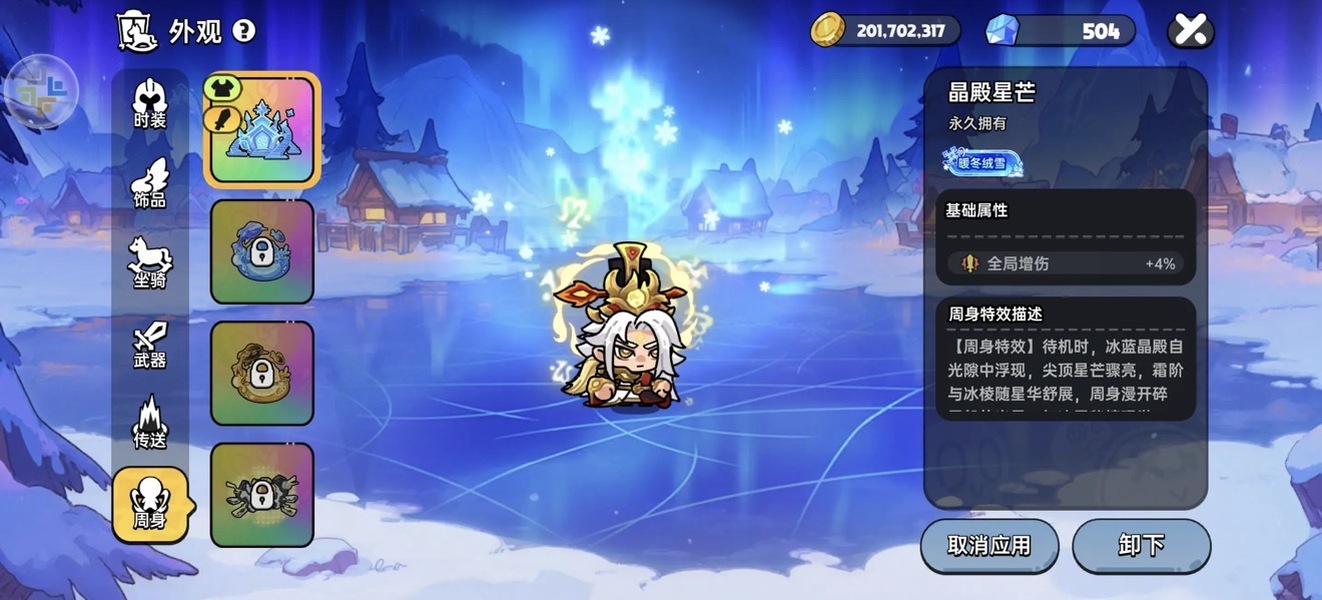Close the appearance screen with X
Viewport: 1322px width, 600px height.
pyautogui.click(x=1190, y=30)
